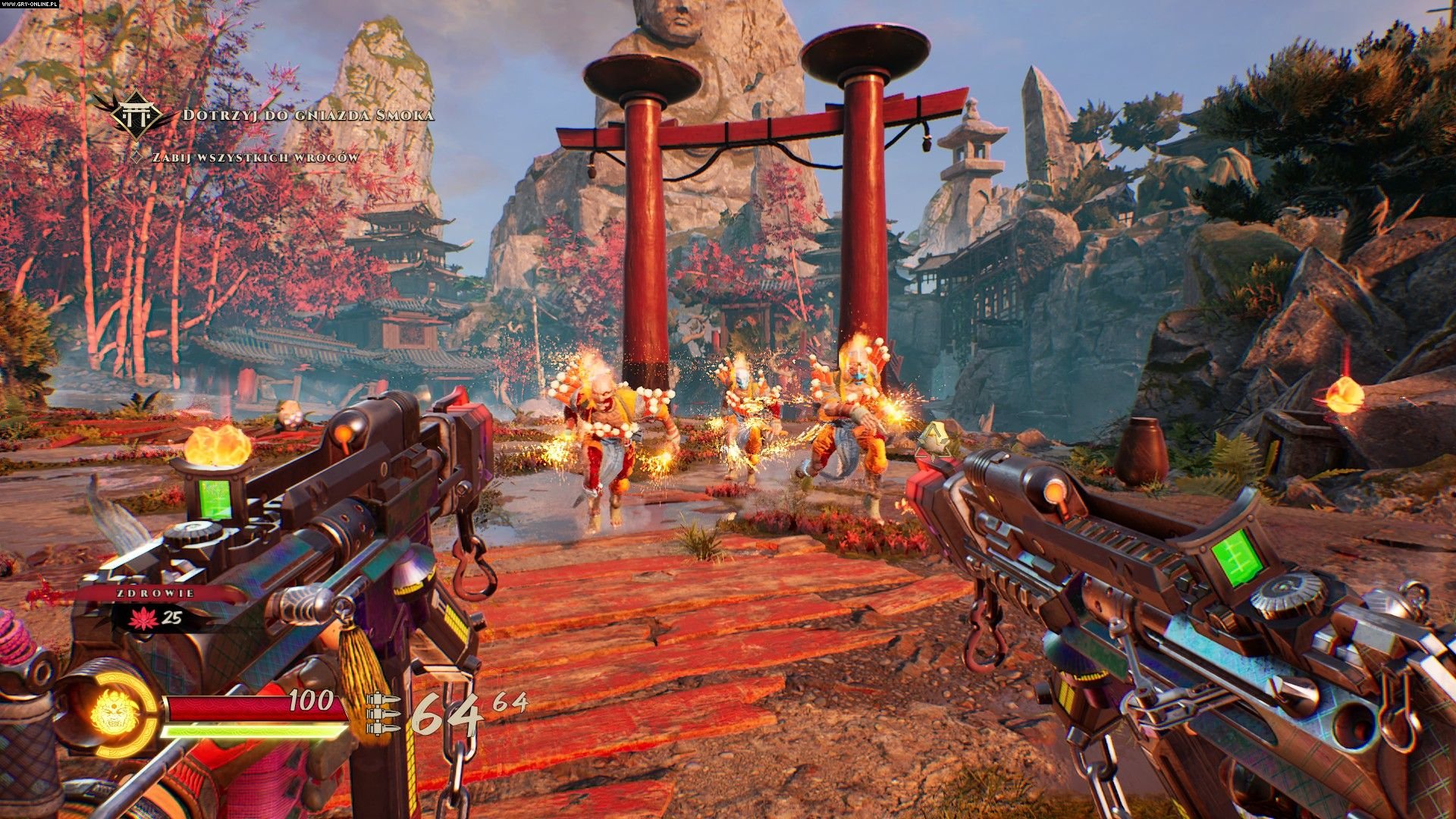Click the red lotus Zdrowie icon

coord(142,618)
